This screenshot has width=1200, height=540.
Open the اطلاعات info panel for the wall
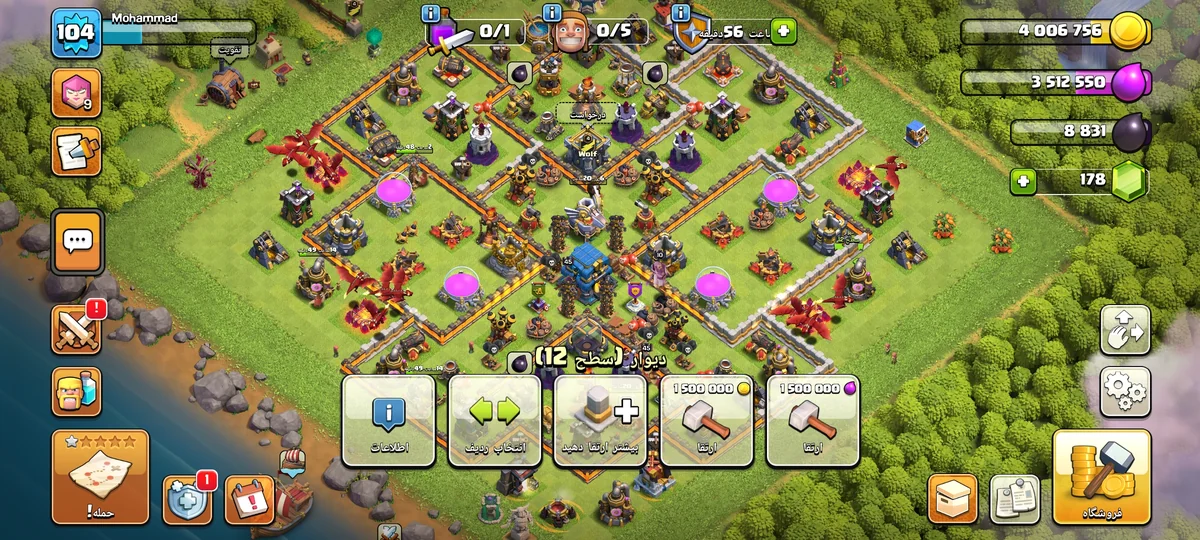(389, 420)
